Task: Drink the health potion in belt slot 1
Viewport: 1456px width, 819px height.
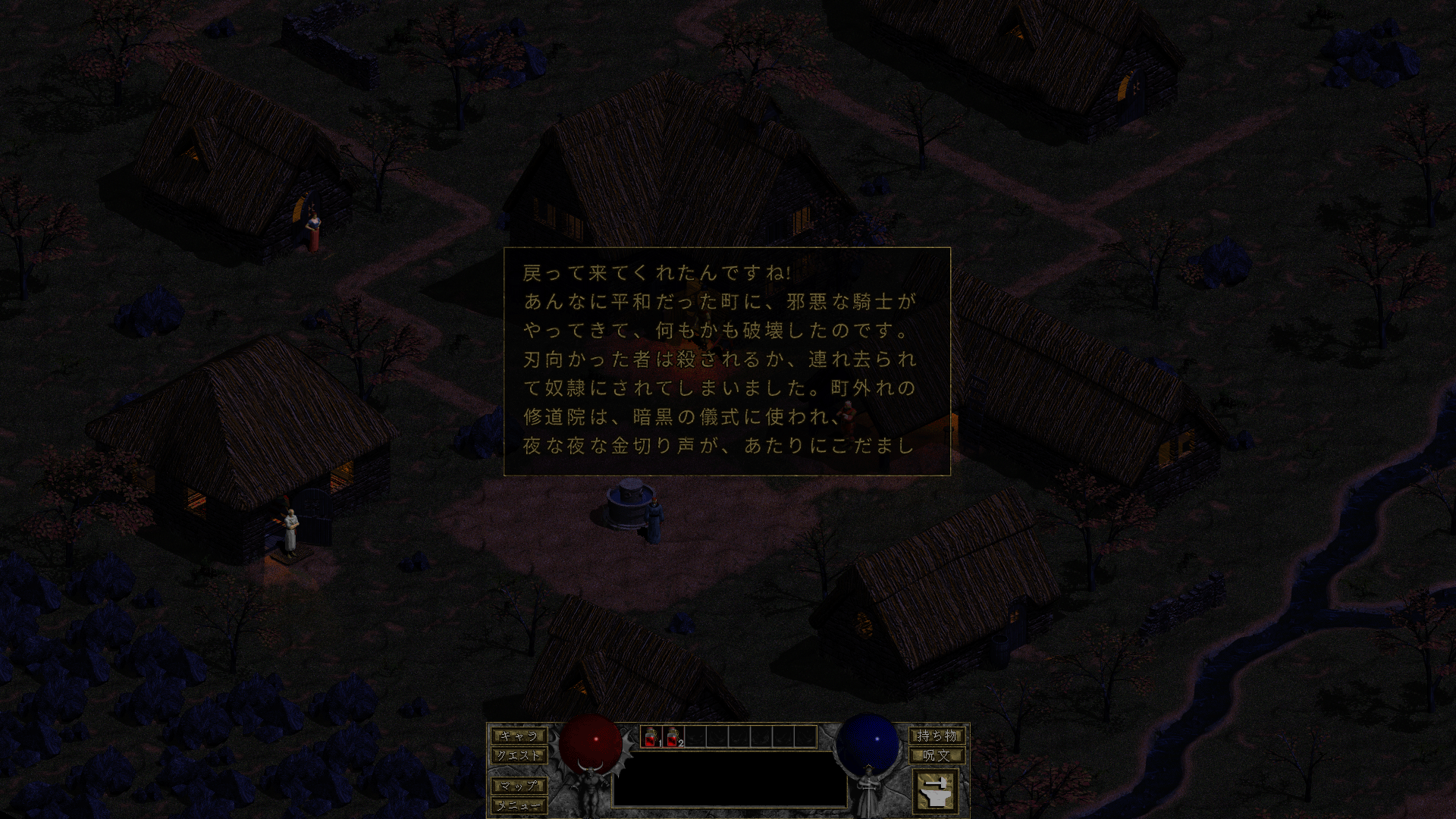Action: [651, 736]
